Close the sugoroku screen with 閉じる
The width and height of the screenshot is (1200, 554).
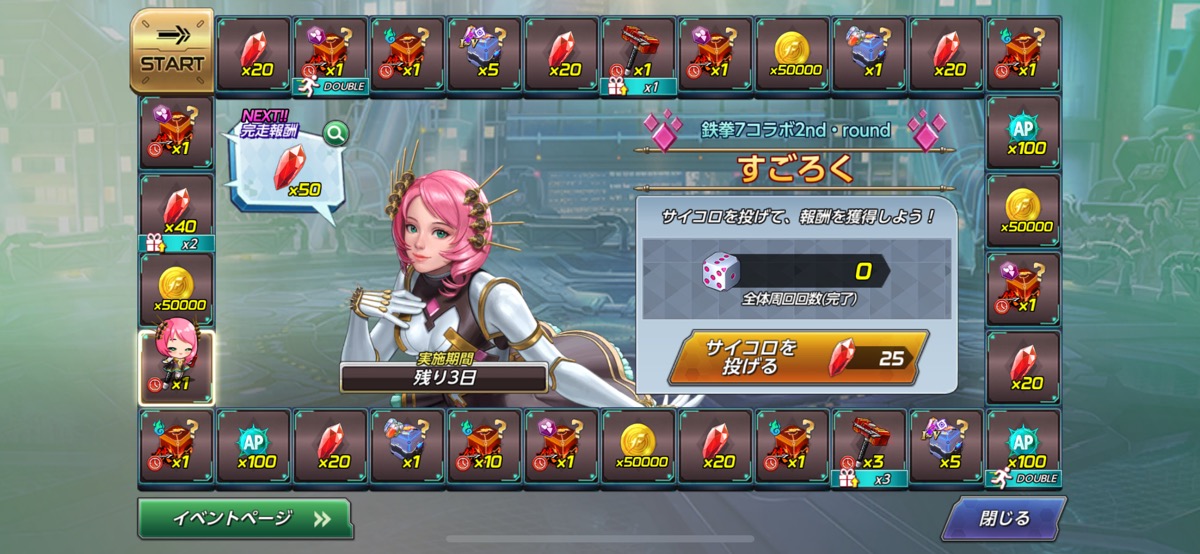click(1003, 519)
